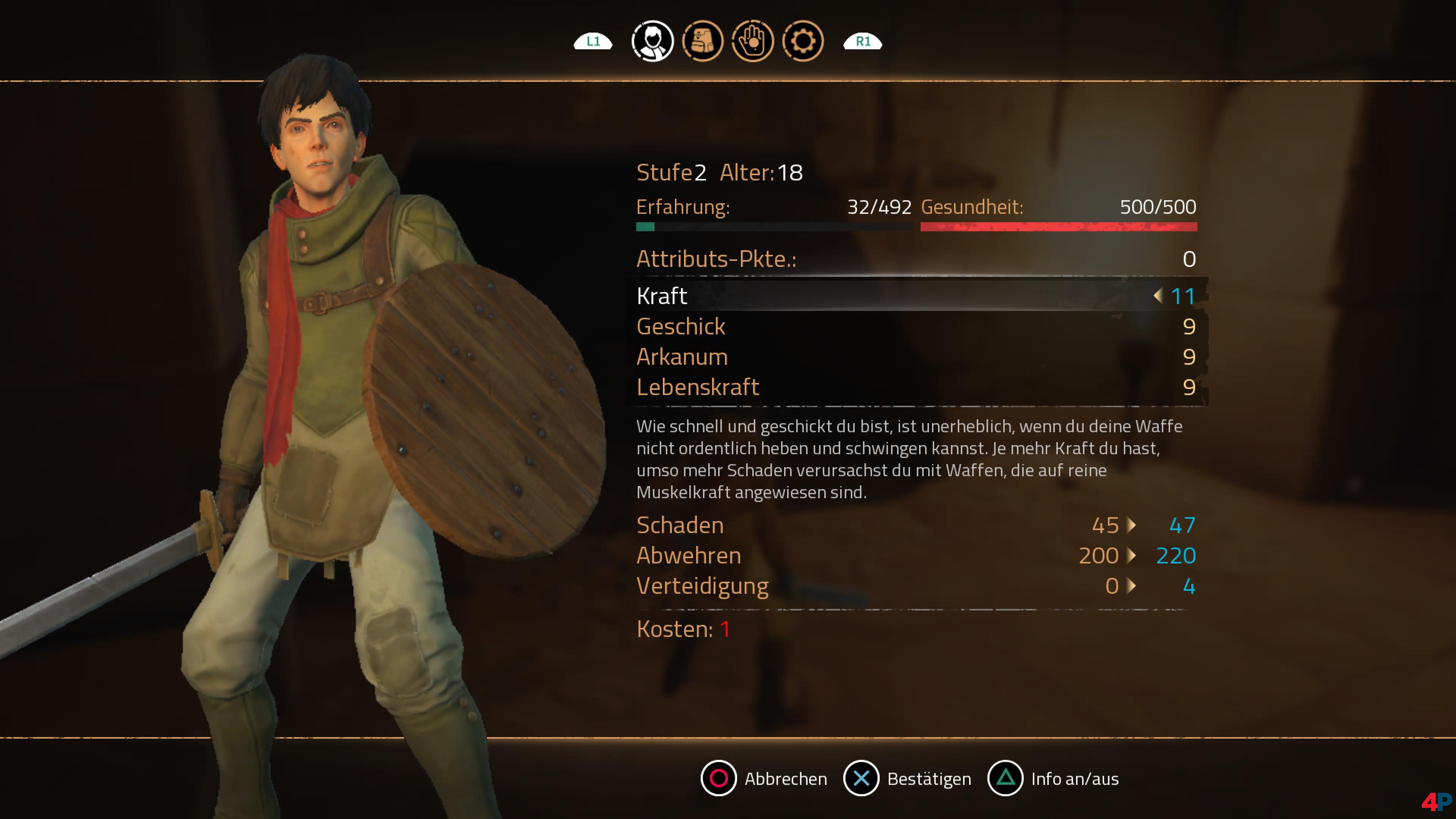
Task: Click Abbrechen to cancel changes
Action: [764, 778]
